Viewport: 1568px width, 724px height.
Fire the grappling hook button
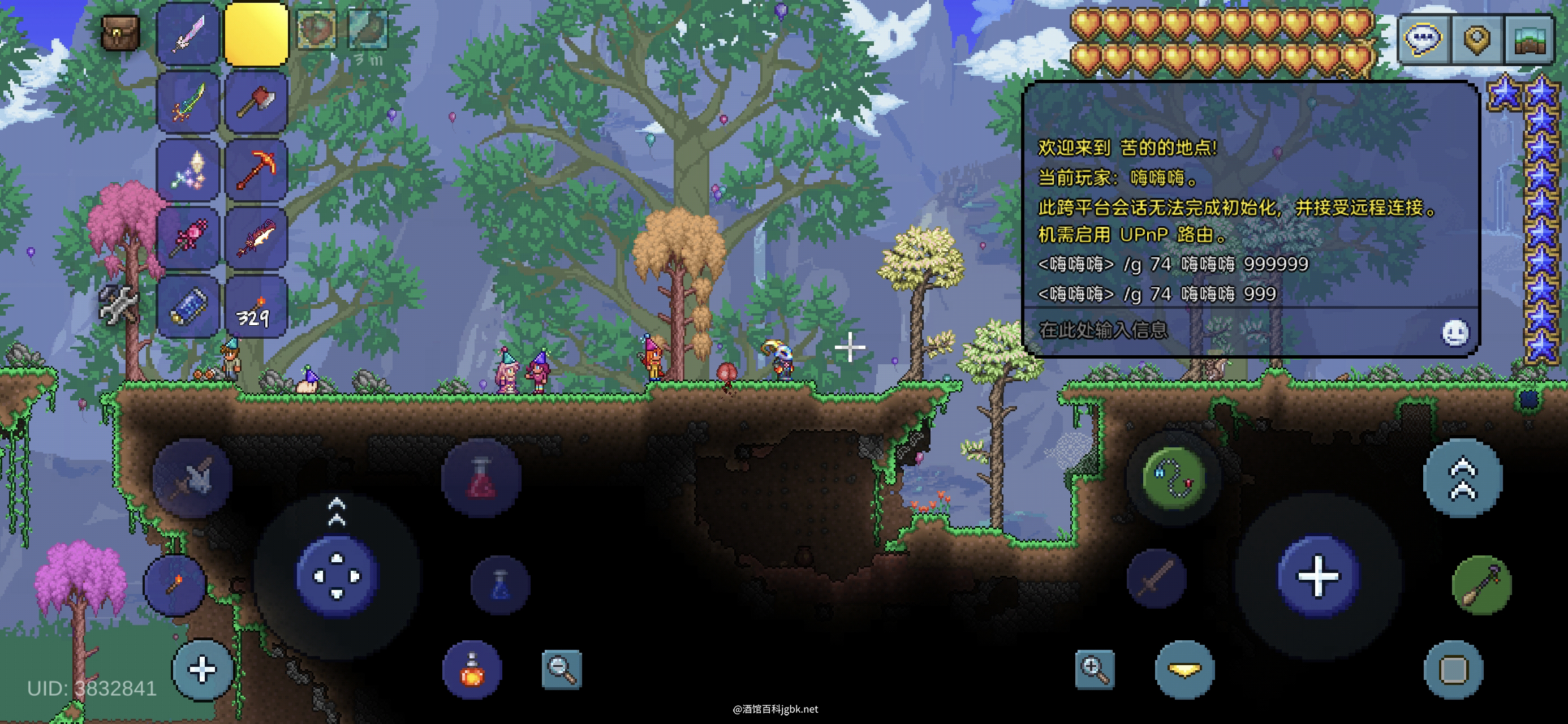click(1173, 476)
